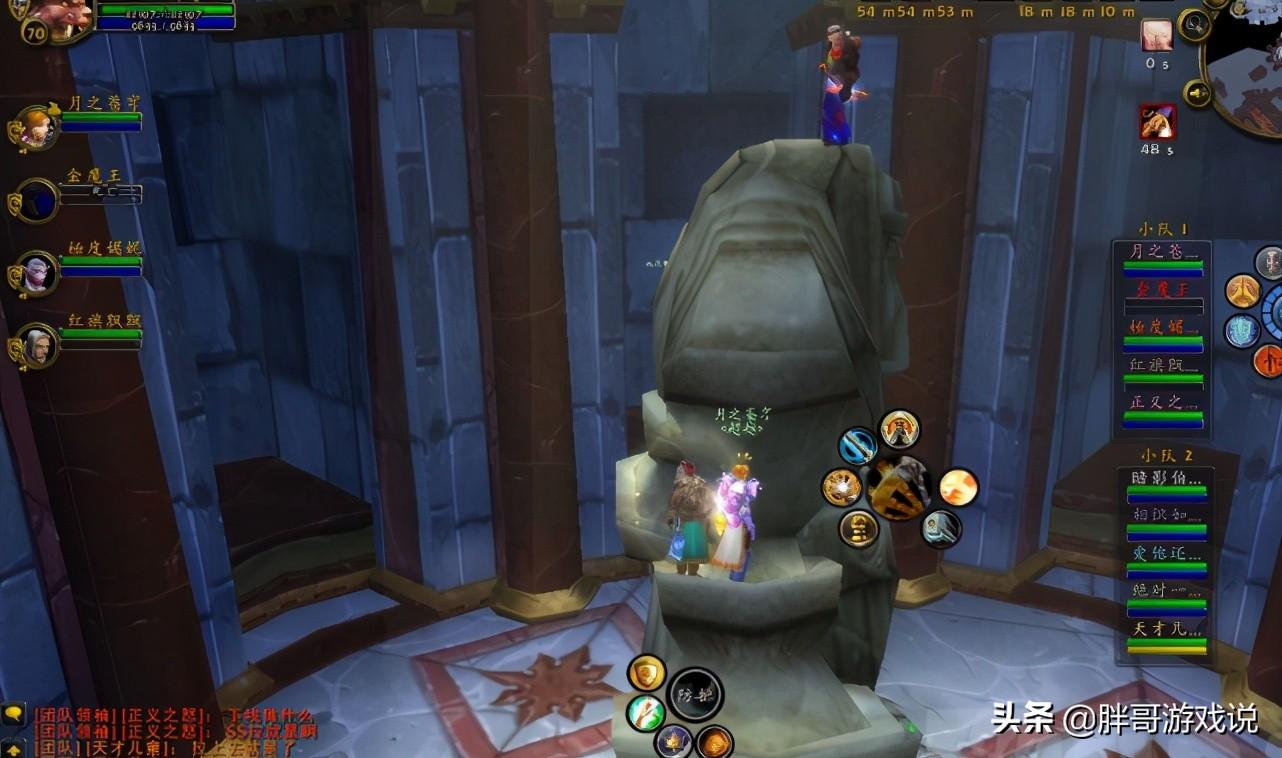Select the dark offline party member portrait
This screenshot has width=1282, height=758.
point(37,200)
